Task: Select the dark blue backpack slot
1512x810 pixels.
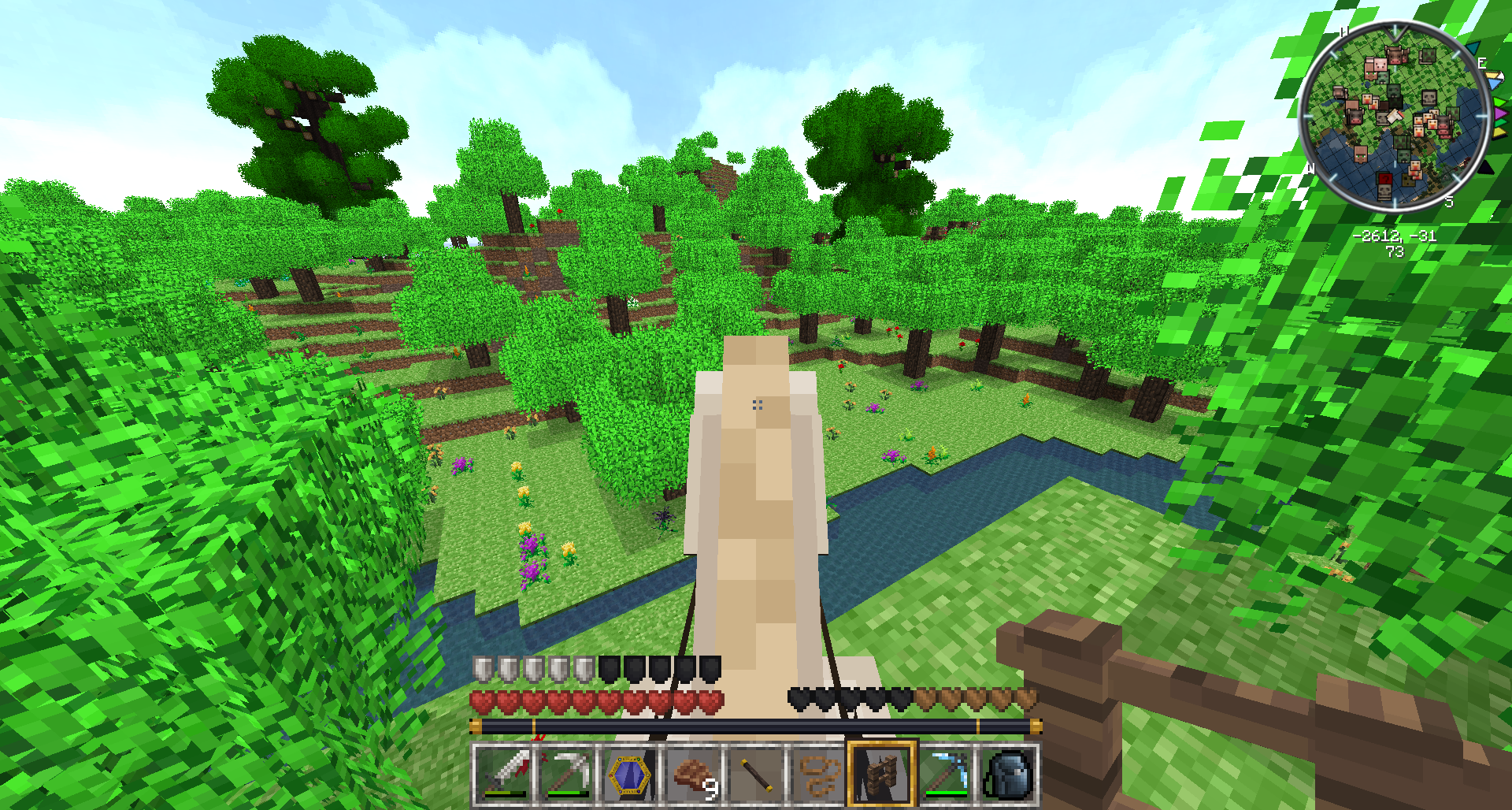Action: 1008,775
